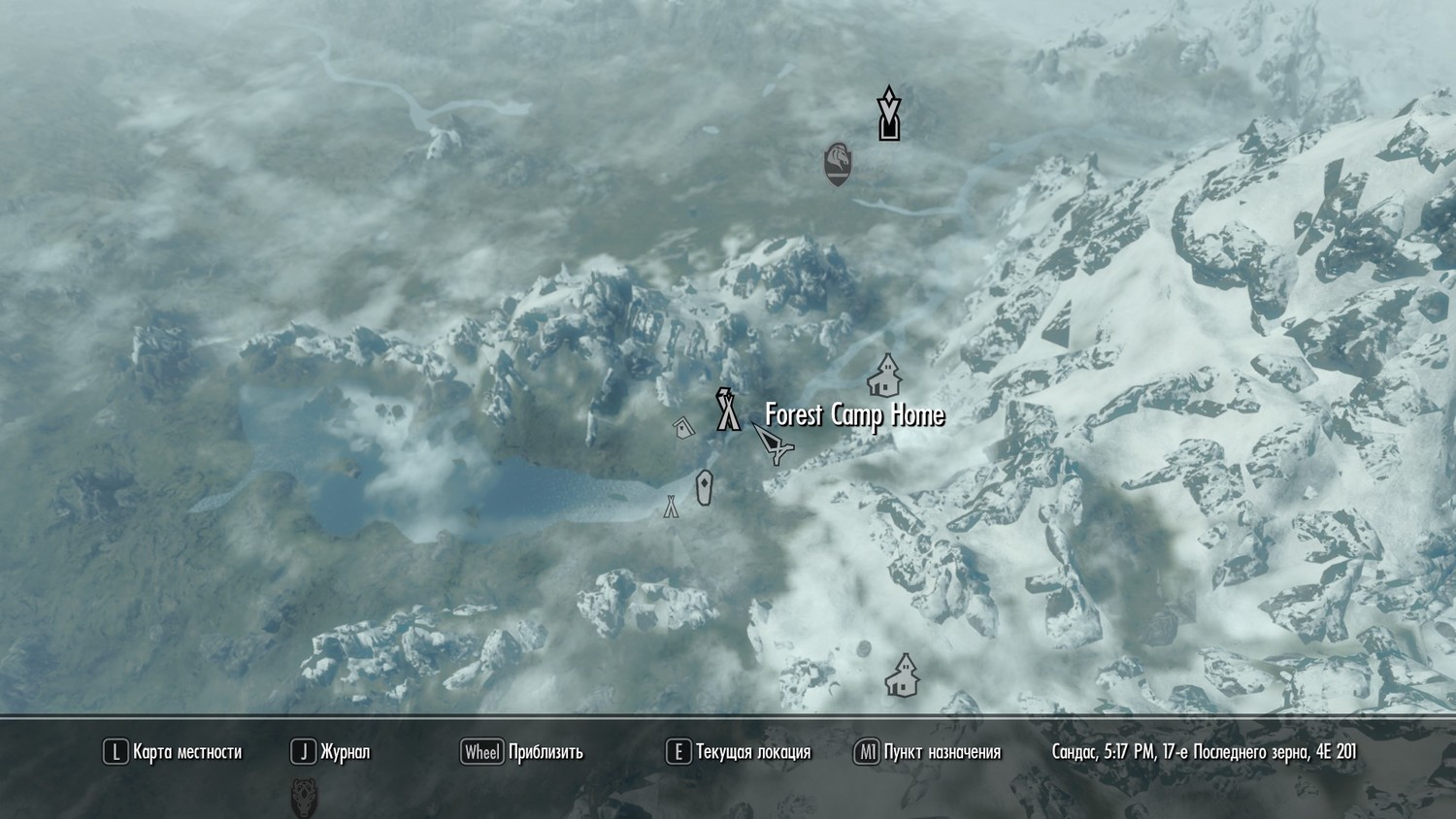Click the [Wheel] zoom prompt icon
This screenshot has width=1456, height=819.
(481, 750)
